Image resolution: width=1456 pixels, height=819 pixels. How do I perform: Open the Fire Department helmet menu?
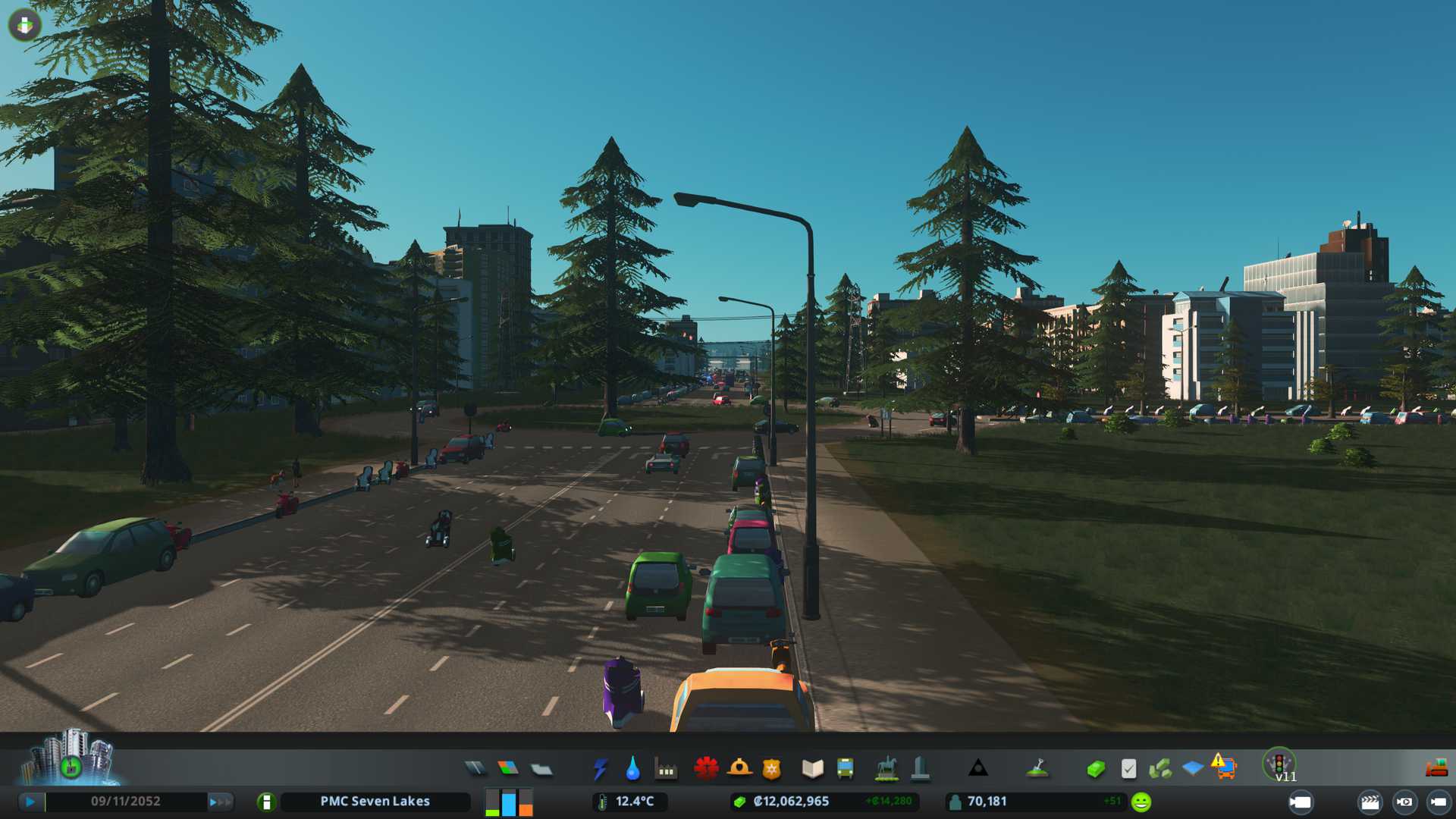pos(739,769)
